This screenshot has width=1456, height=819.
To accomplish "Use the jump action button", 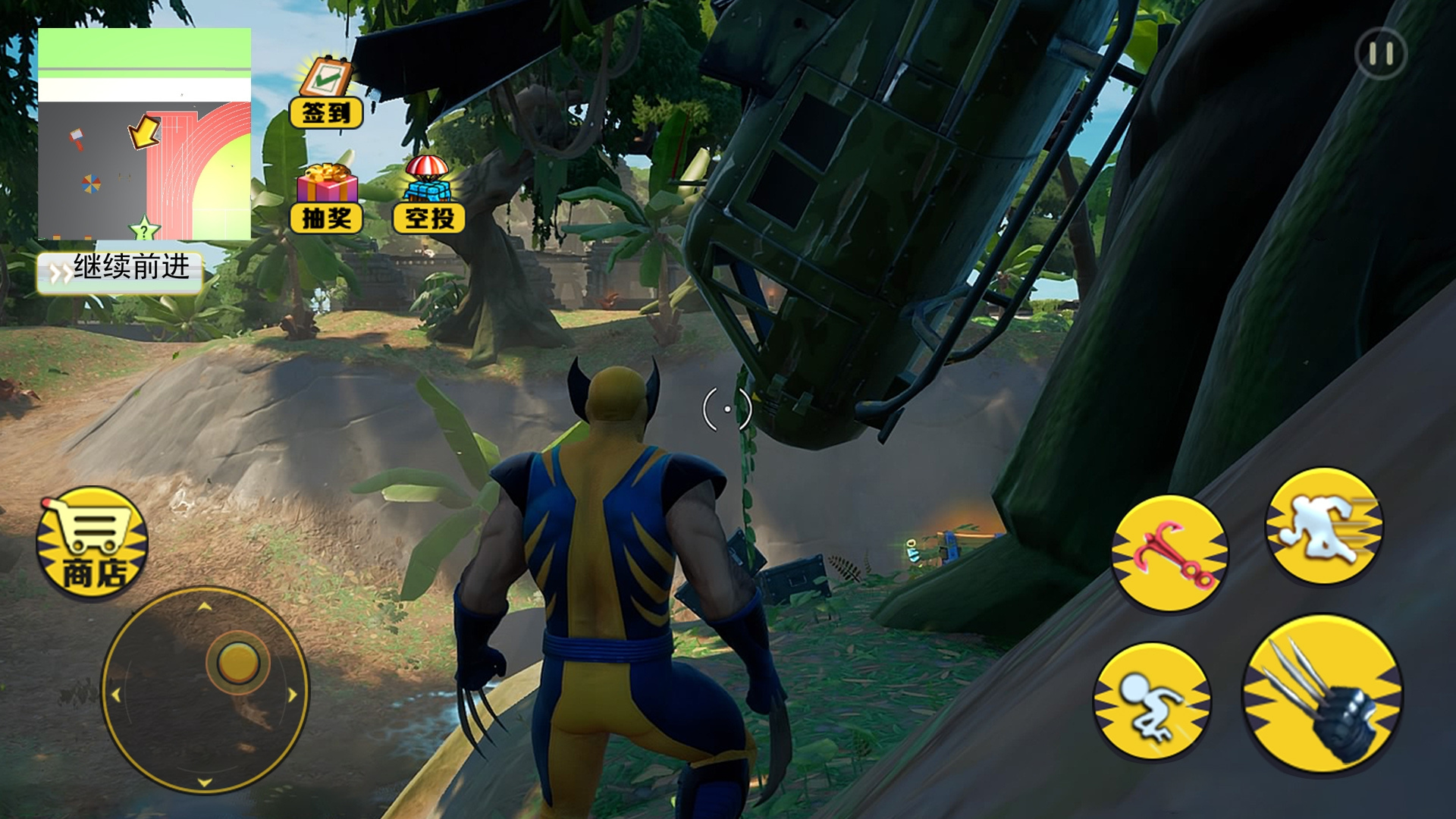I will (1151, 700).
